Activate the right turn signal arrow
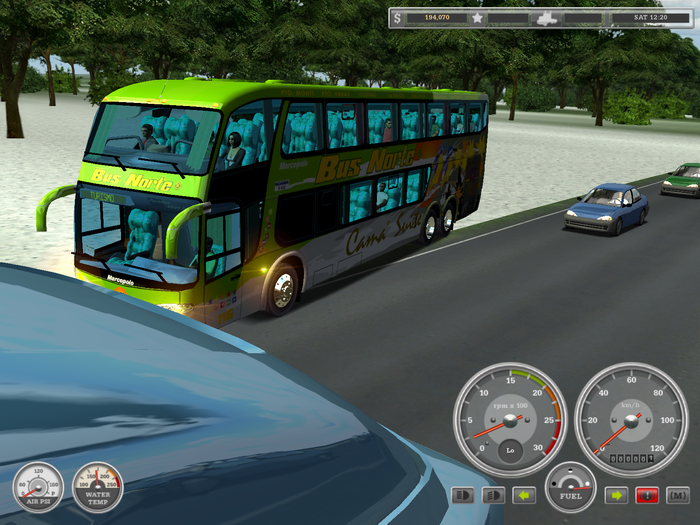Image resolution: width=700 pixels, height=525 pixels. [616, 495]
